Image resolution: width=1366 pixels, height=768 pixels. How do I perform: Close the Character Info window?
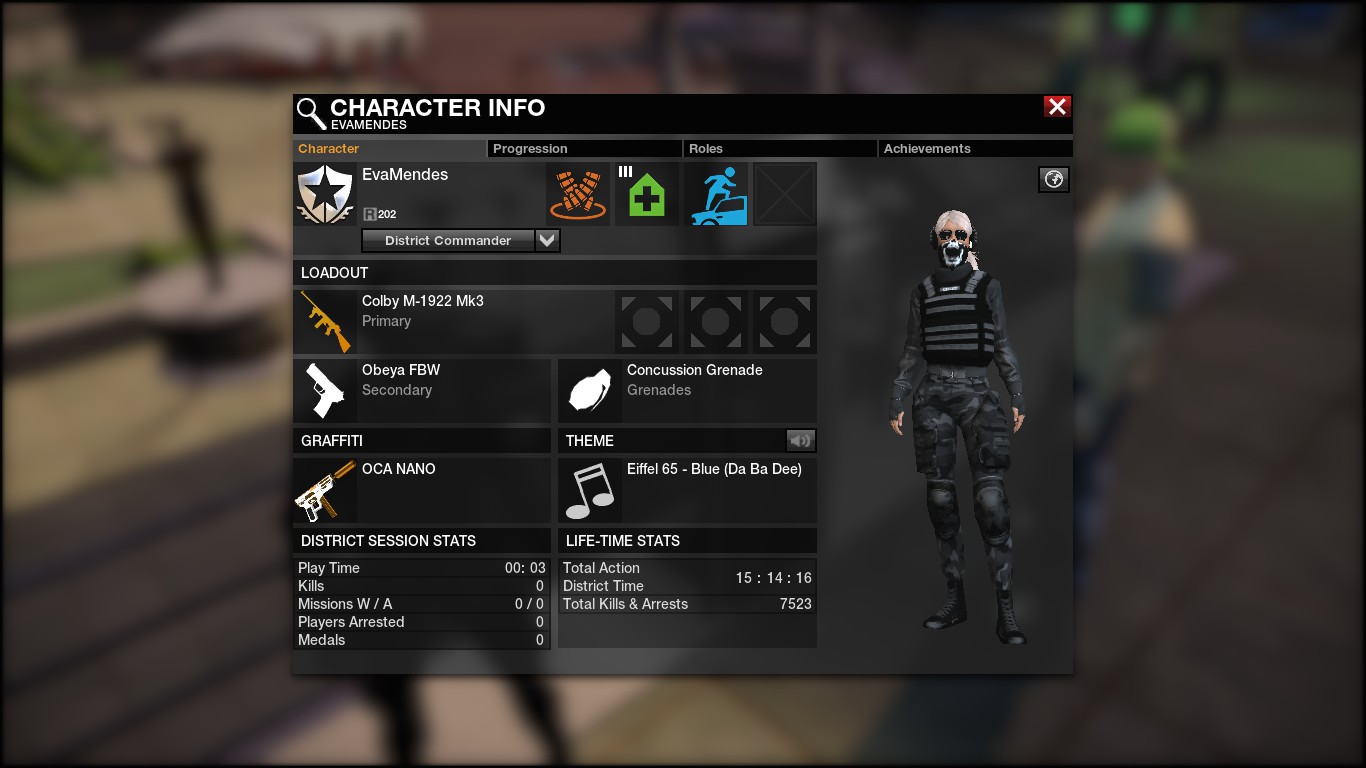(1057, 107)
